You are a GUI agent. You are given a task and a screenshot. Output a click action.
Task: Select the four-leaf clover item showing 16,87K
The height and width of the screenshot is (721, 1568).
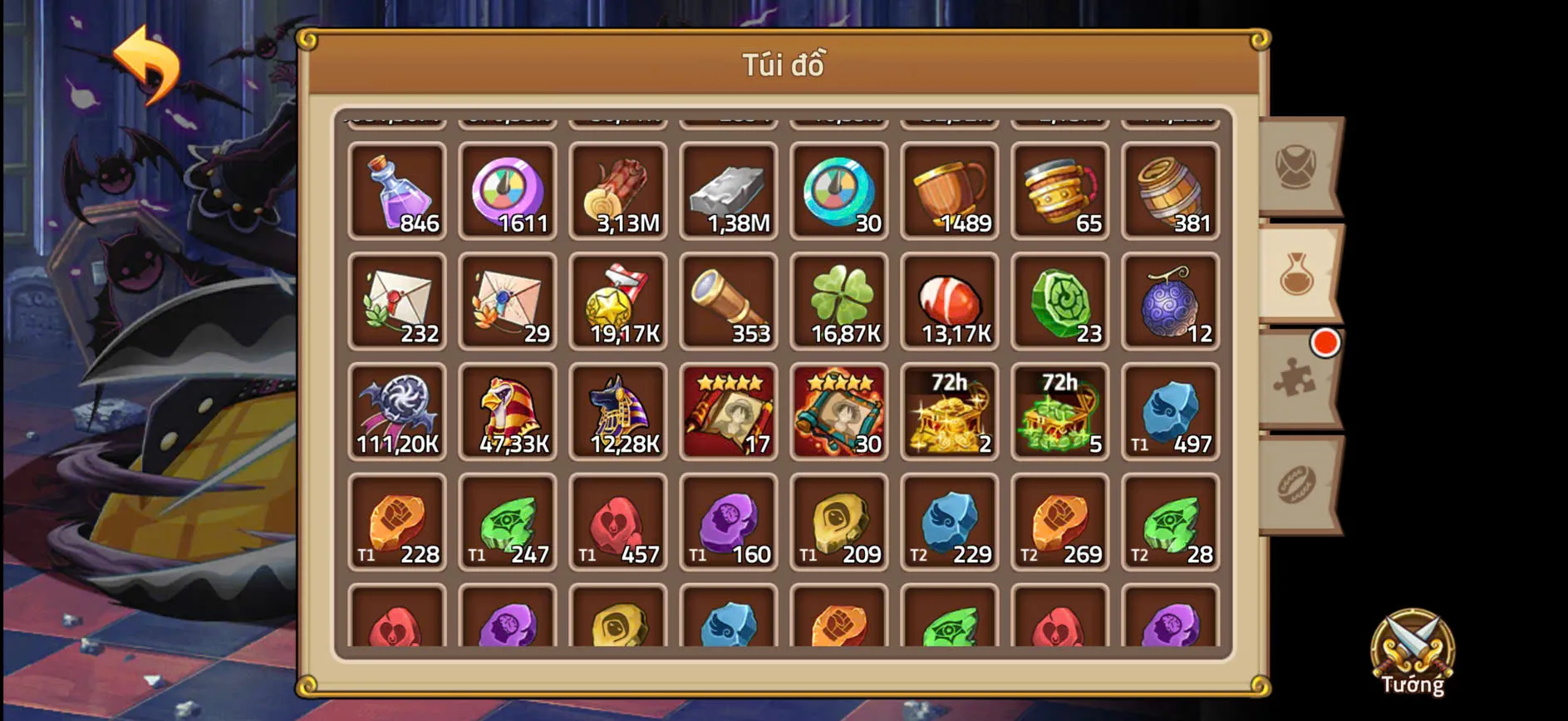839,302
